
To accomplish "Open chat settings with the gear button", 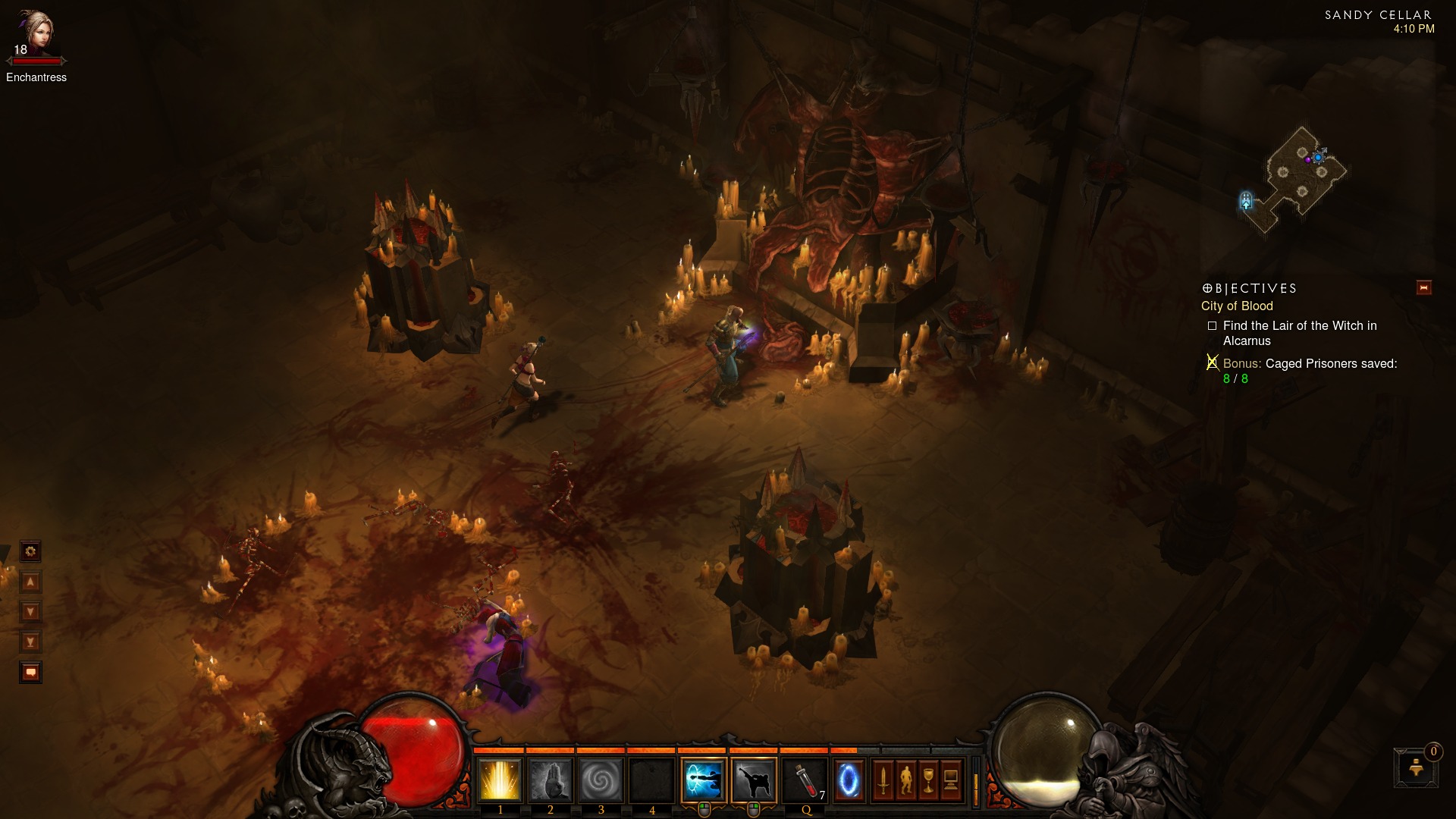I will [x=30, y=551].
